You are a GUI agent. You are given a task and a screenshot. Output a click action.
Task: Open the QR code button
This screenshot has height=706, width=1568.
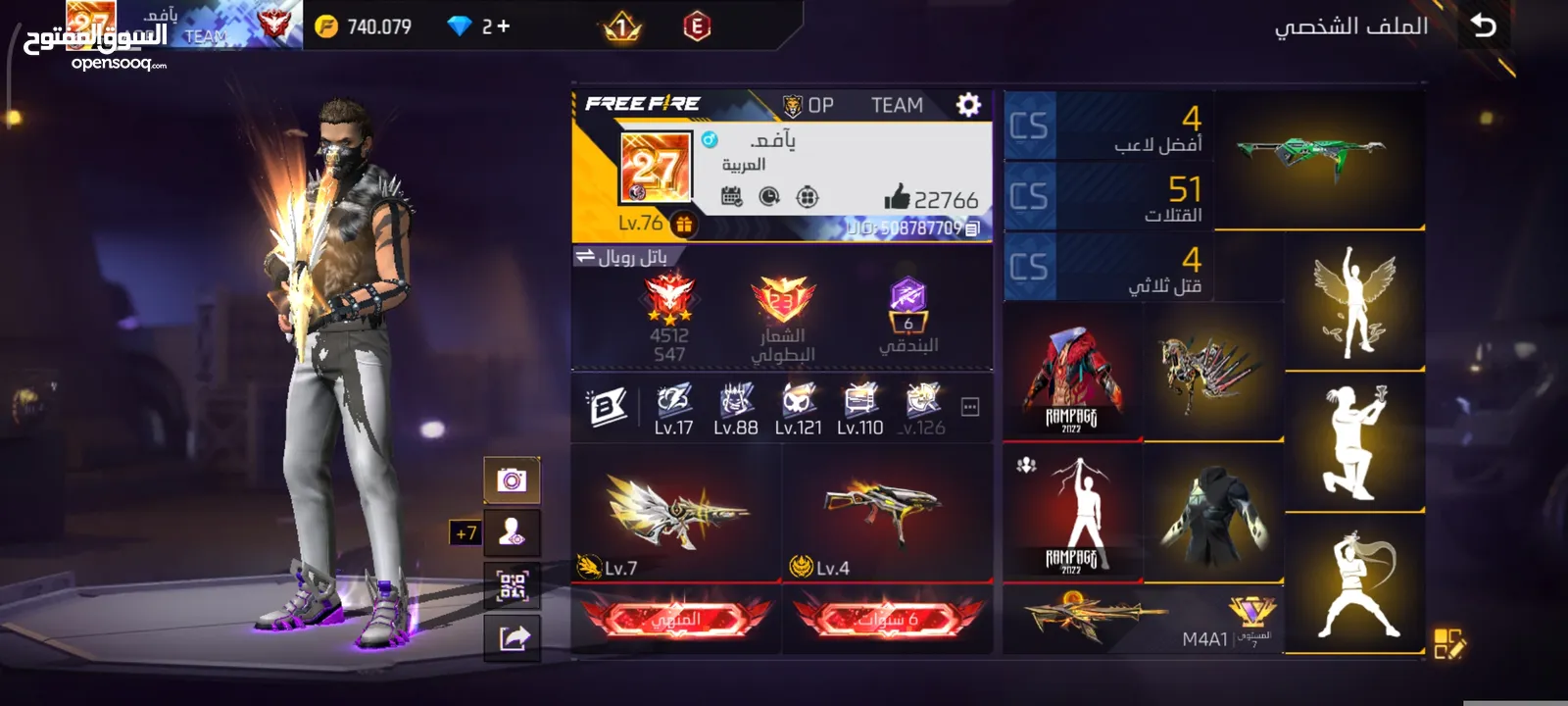pyautogui.click(x=513, y=585)
